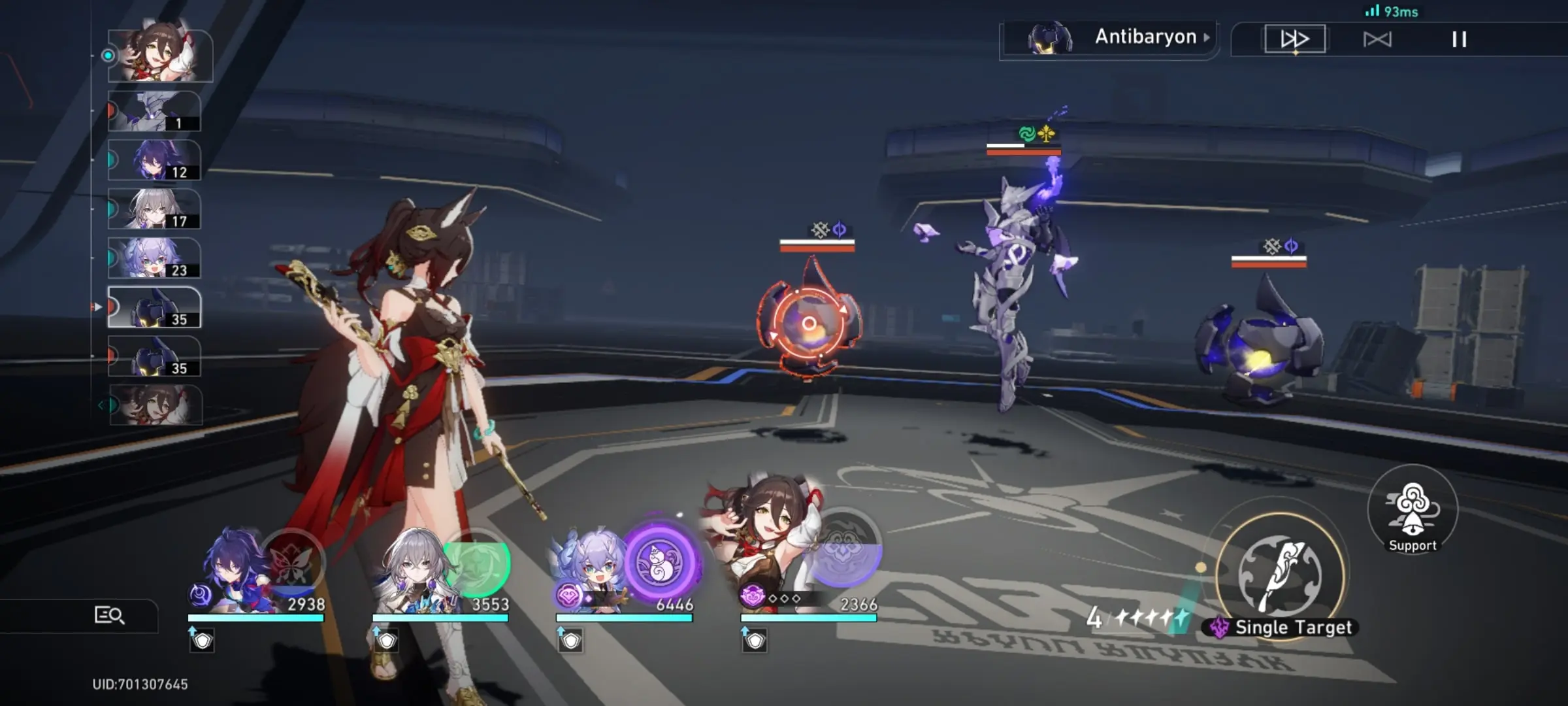Trigger Seele's butterfly ultimate

pos(292,562)
